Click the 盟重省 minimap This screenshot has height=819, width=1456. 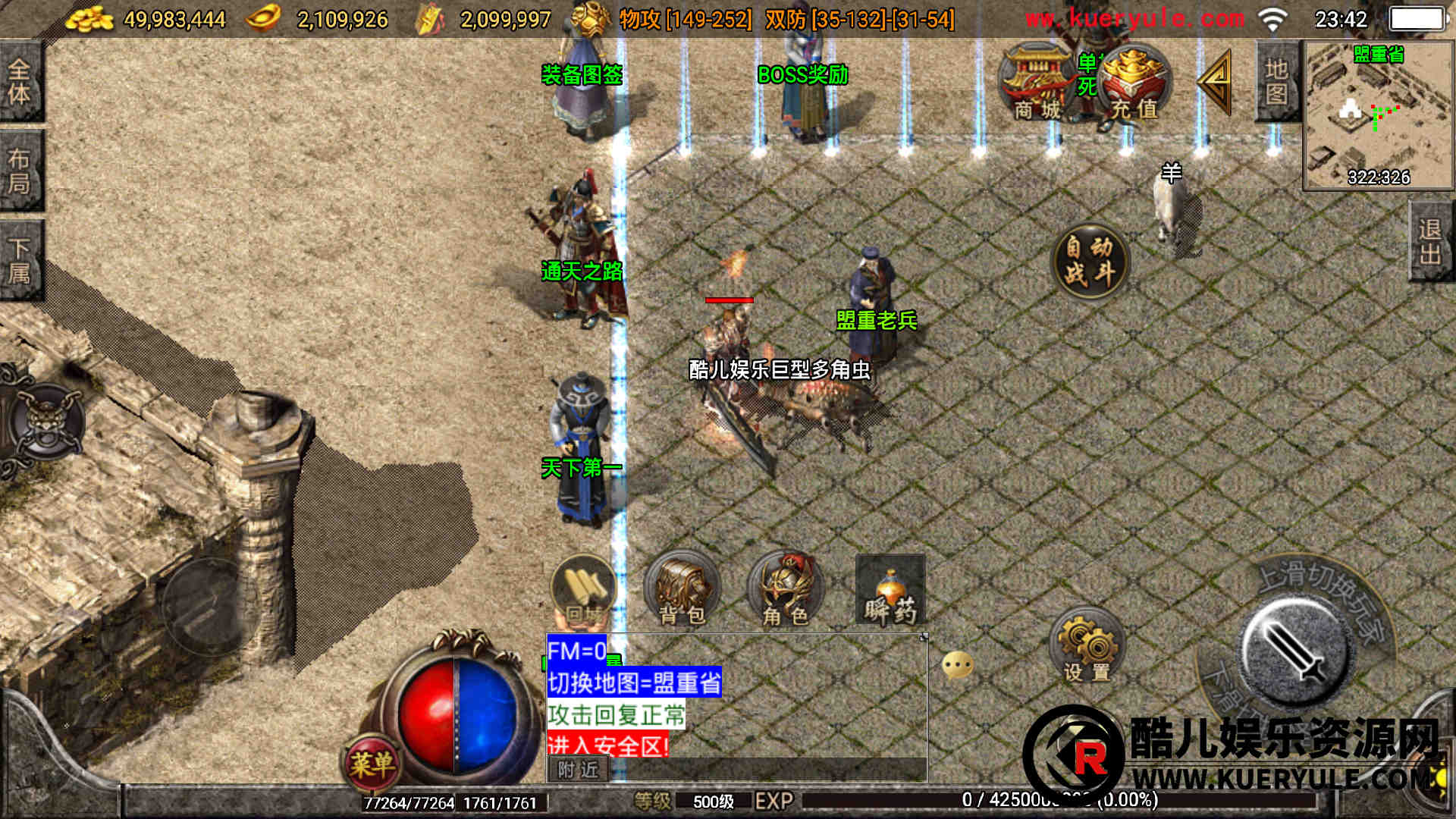click(x=1377, y=114)
